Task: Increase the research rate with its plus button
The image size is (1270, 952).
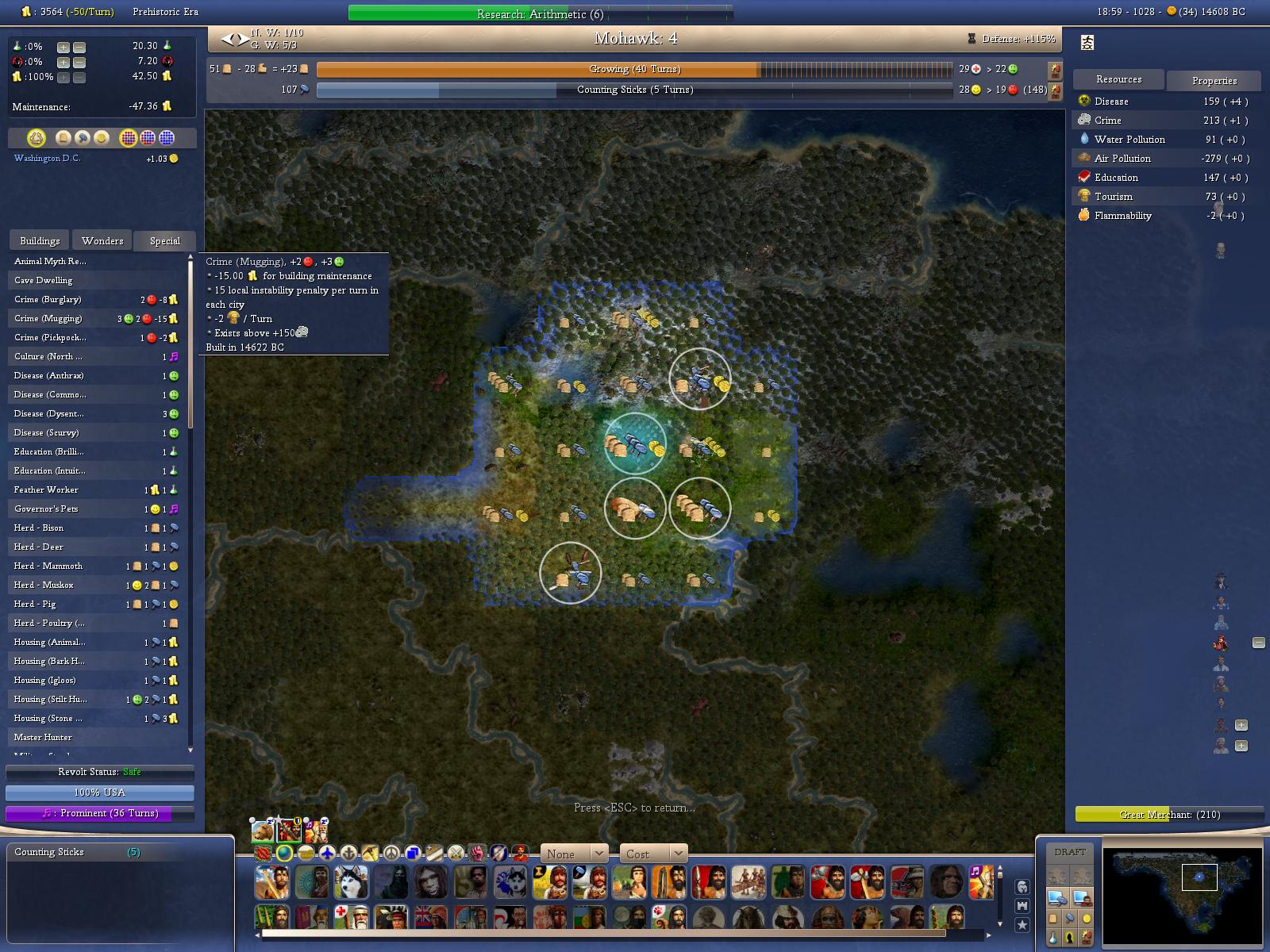Action: [63, 47]
